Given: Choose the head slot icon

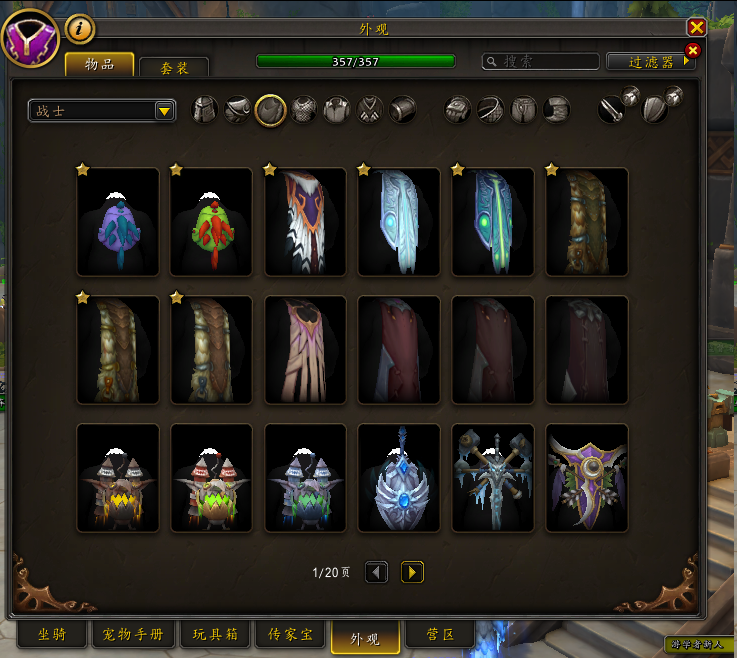Looking at the screenshot, I should click(x=205, y=110).
